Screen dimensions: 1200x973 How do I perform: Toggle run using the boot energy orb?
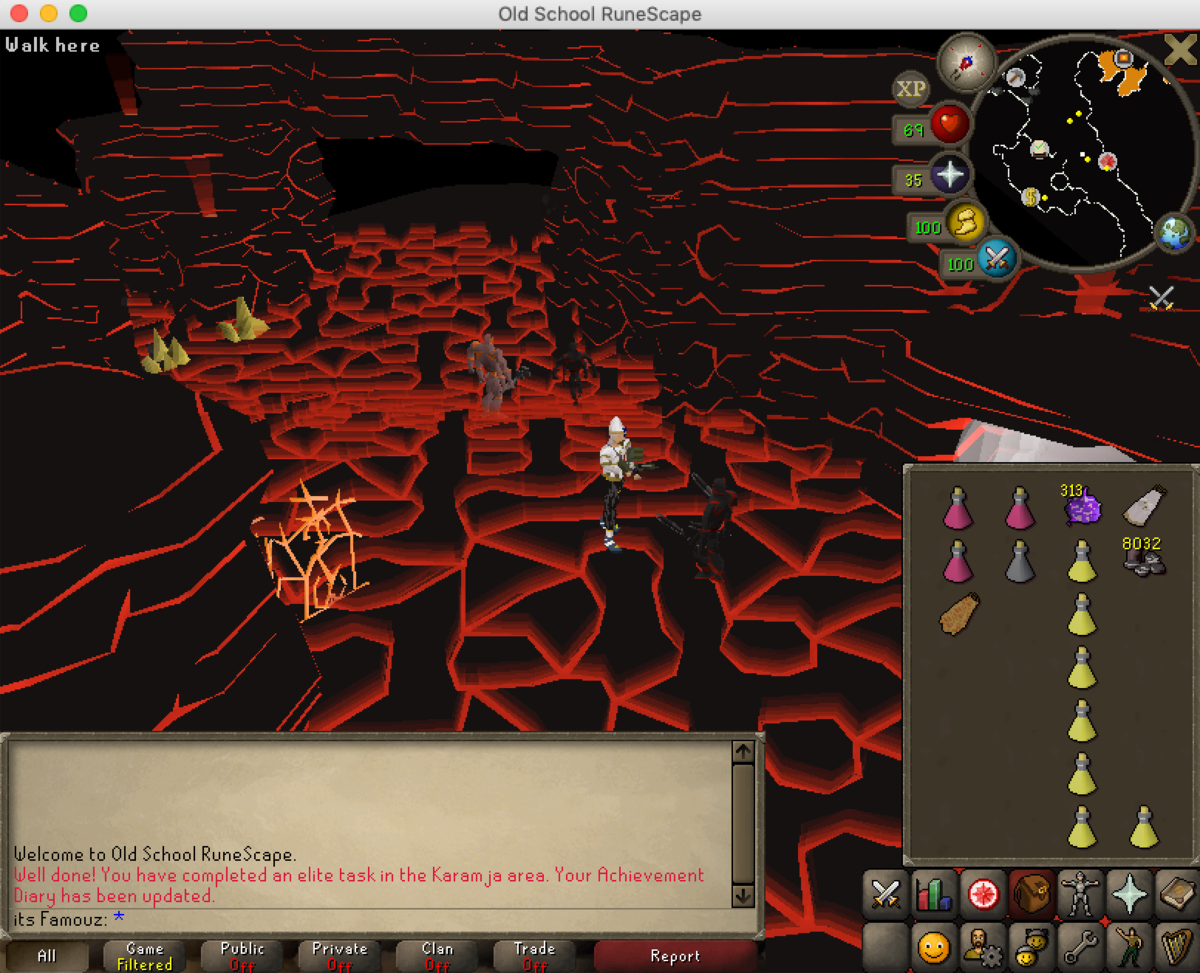tap(966, 223)
